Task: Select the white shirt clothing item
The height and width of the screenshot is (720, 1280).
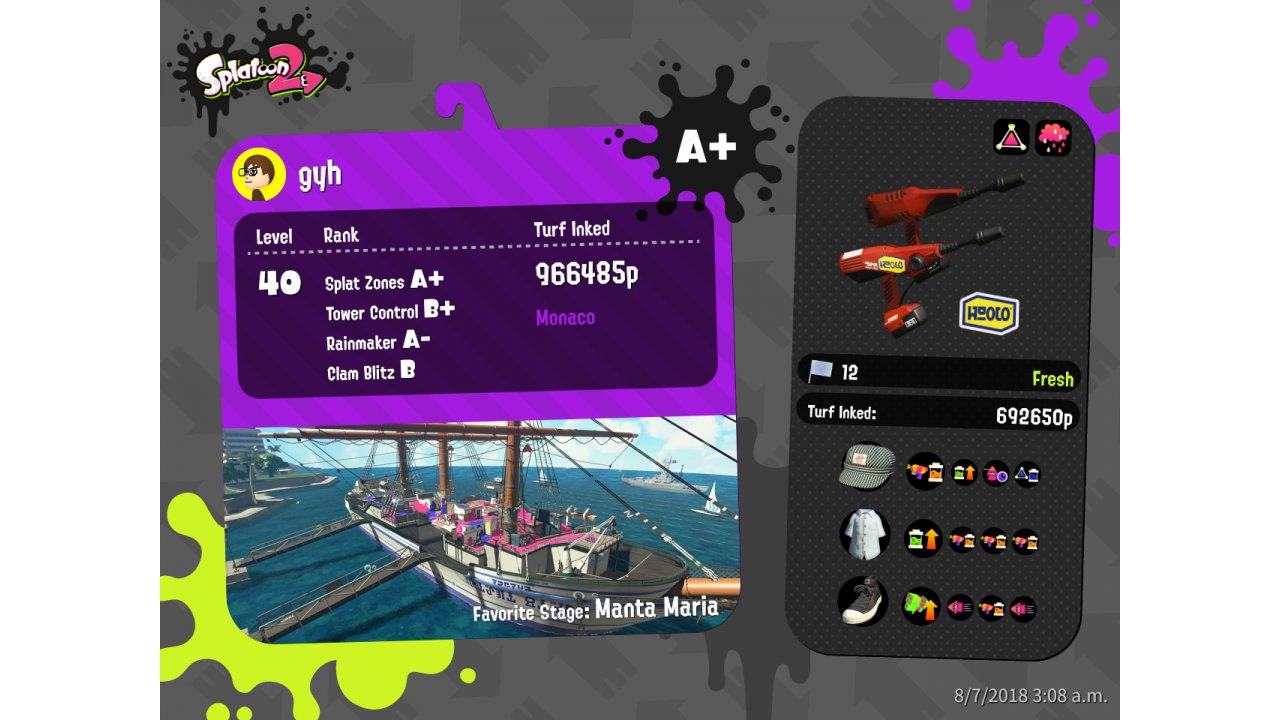Action: pos(864,534)
